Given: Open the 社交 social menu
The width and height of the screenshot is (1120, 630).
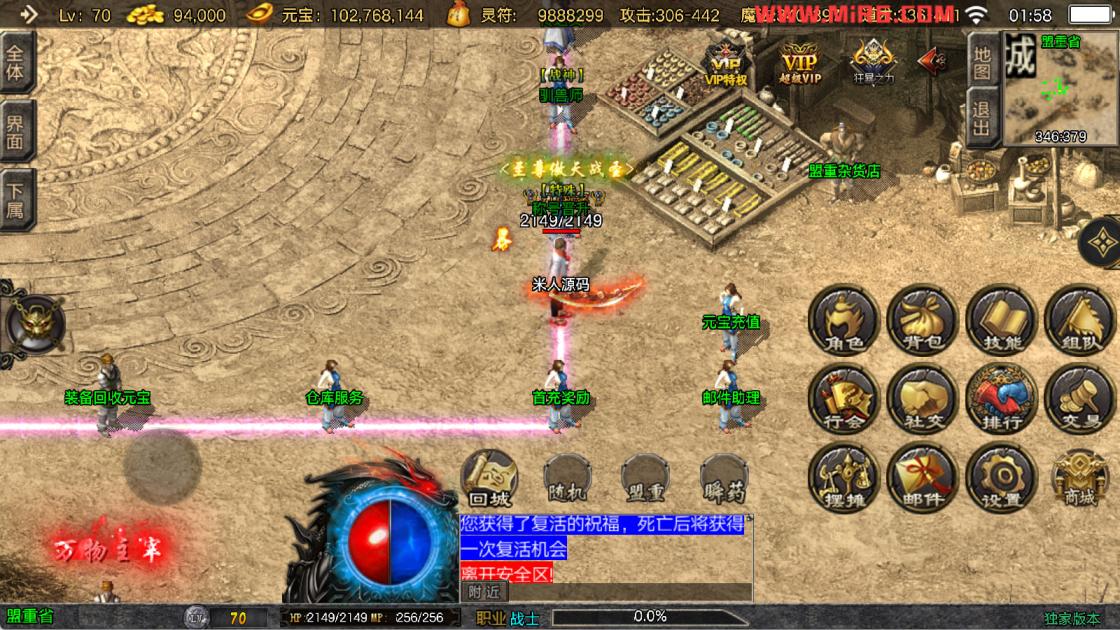Looking at the screenshot, I should click(x=922, y=400).
